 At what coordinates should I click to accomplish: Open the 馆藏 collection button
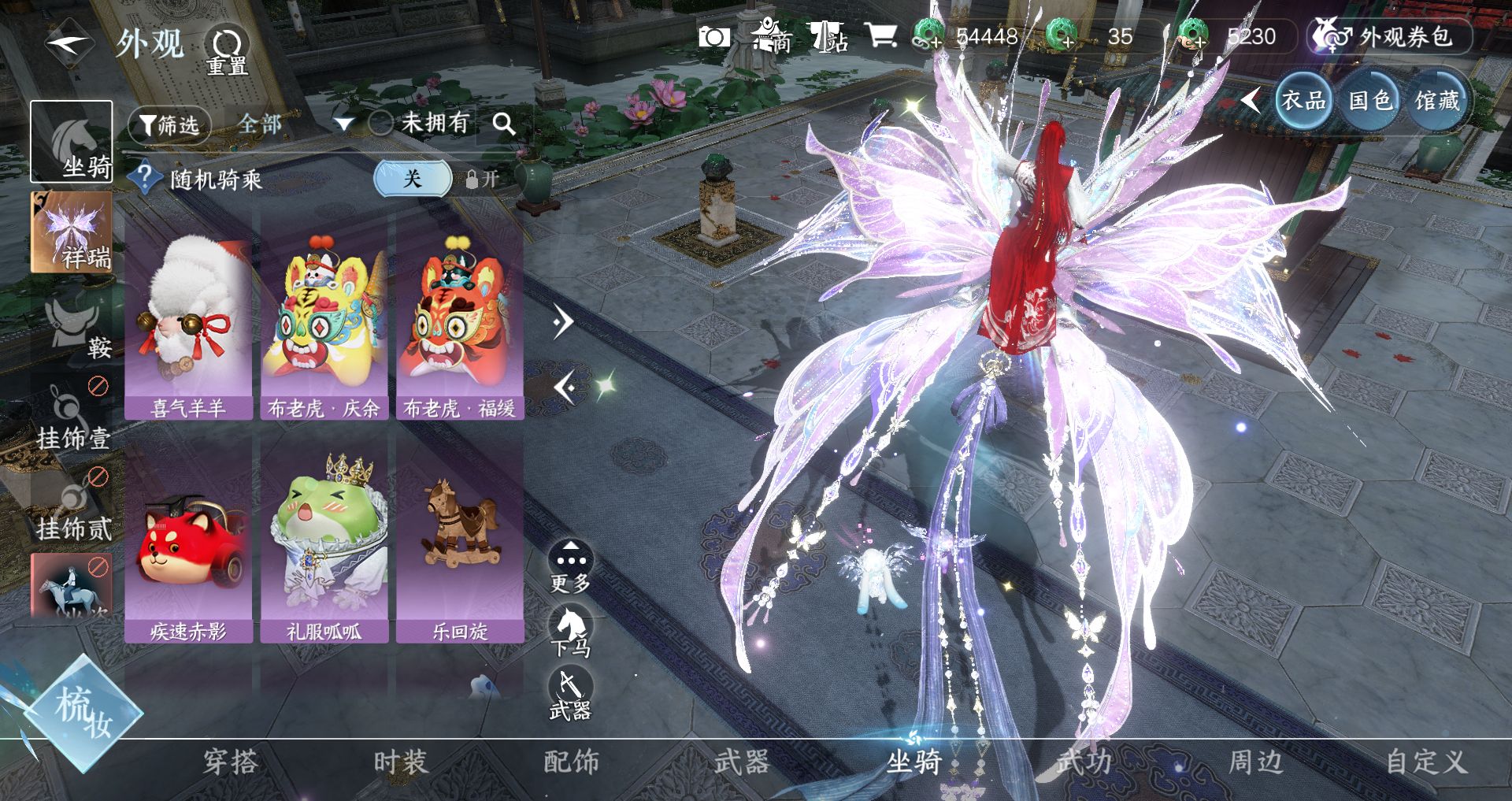1436,101
